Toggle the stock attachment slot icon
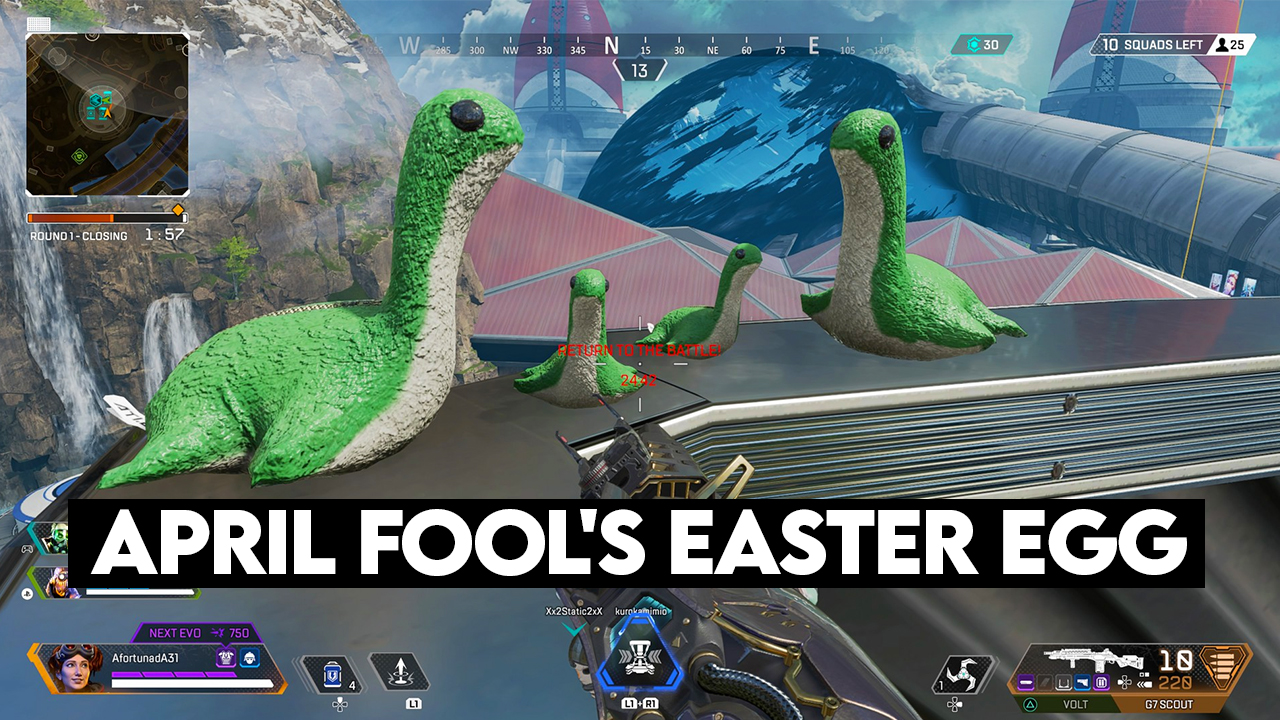 pyautogui.click(x=1065, y=682)
